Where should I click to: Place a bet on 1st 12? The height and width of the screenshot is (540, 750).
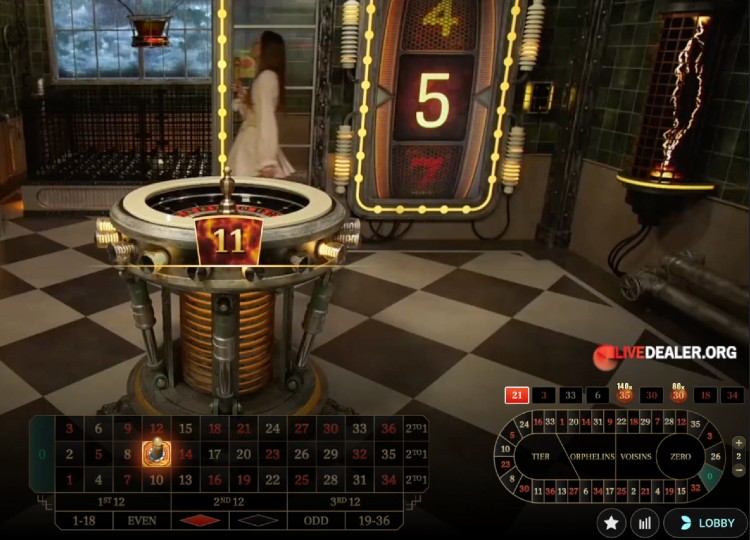coord(110,501)
